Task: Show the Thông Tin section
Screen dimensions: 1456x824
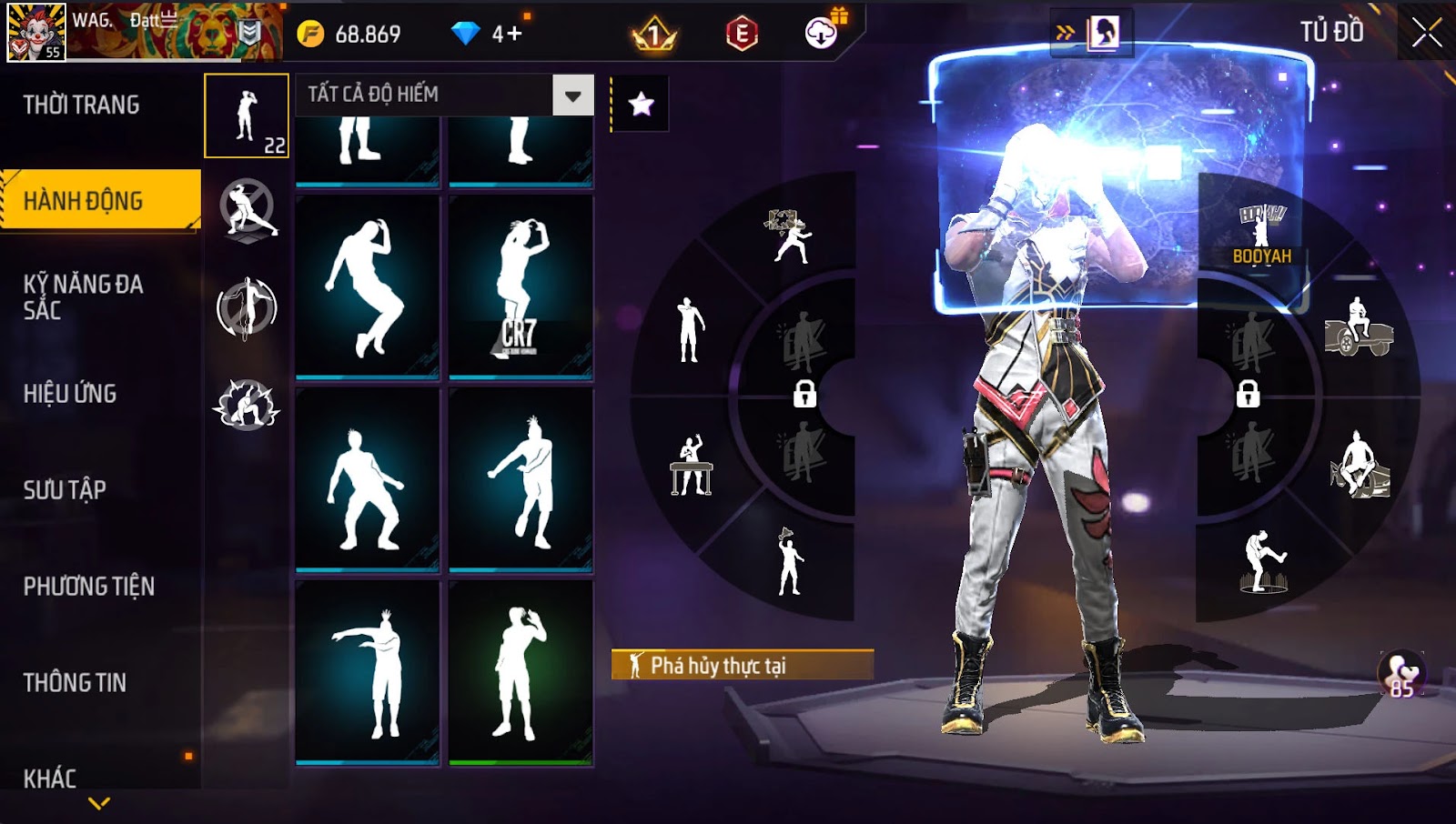Action: [x=75, y=683]
